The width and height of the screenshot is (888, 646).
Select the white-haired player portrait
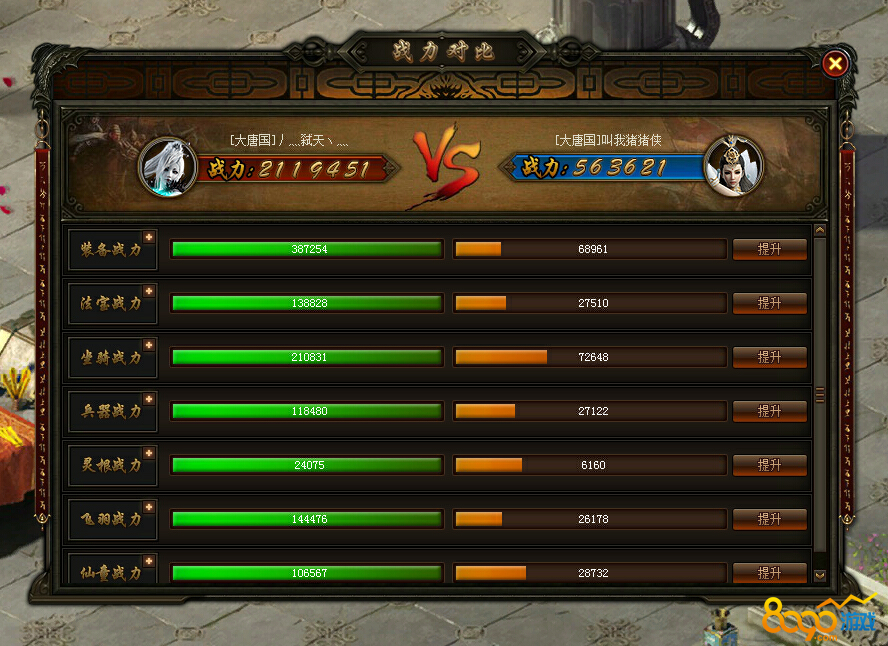[x=166, y=166]
